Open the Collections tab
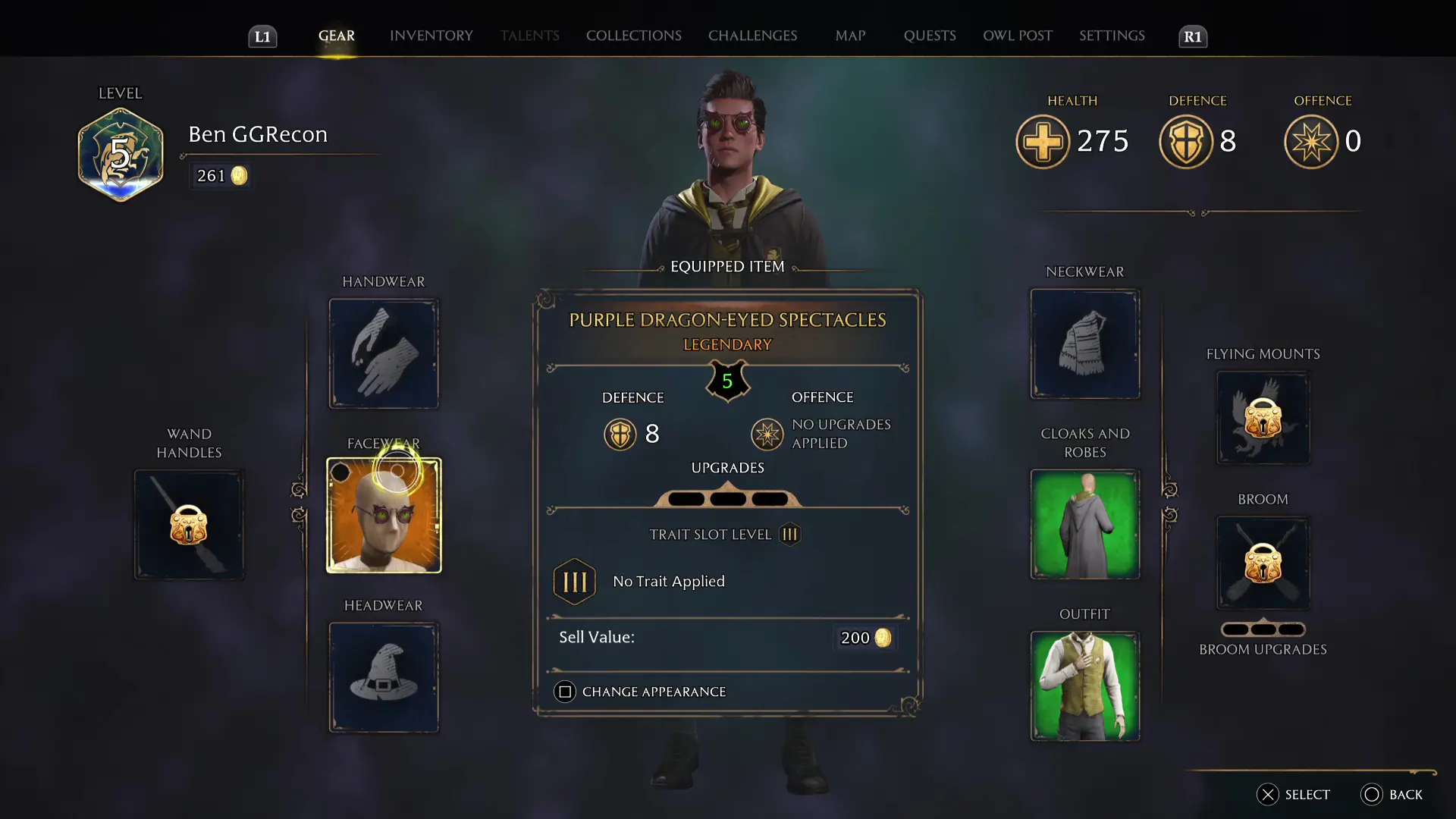Viewport: 1456px width, 819px height. 633,36
